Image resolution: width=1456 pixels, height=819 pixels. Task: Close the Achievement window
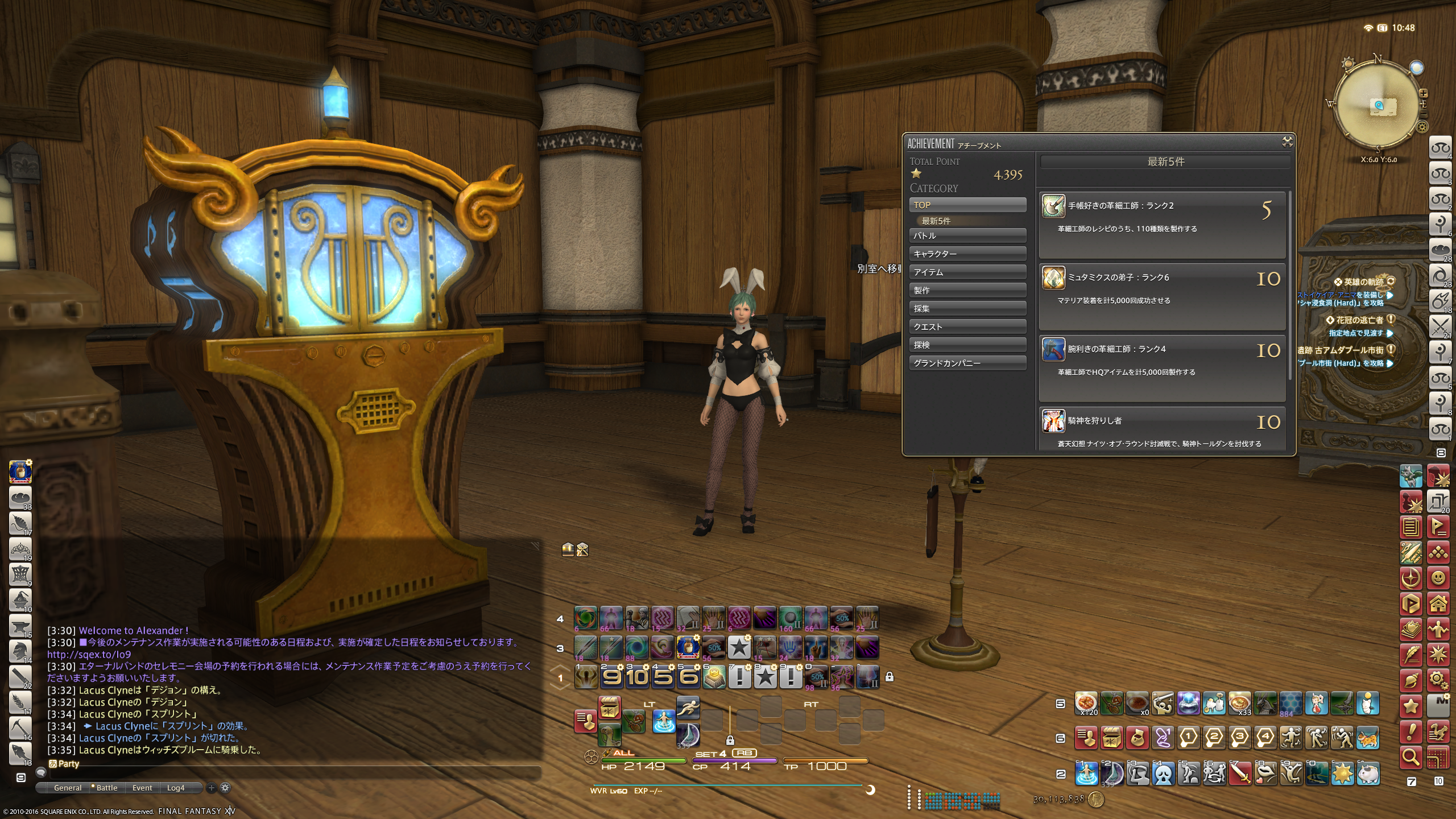(x=1287, y=142)
